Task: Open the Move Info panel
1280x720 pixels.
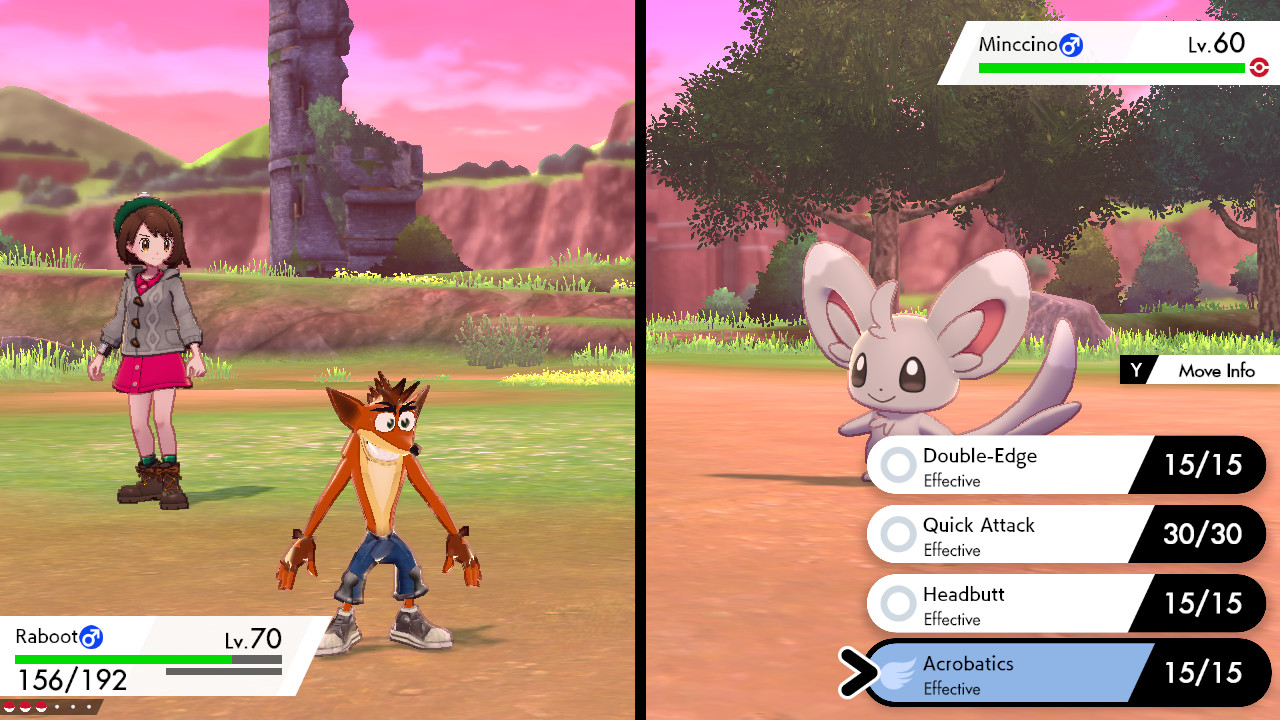Action: [1215, 370]
